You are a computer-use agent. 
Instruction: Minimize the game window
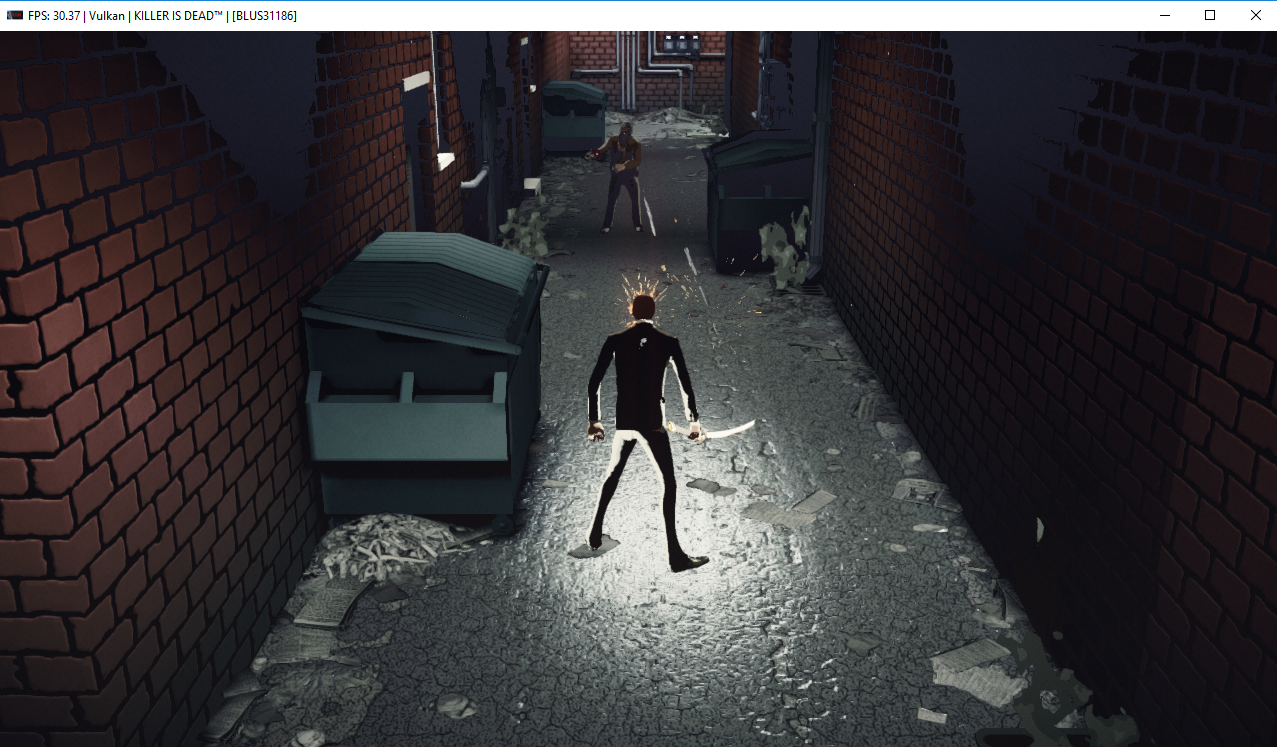[x=1164, y=15]
